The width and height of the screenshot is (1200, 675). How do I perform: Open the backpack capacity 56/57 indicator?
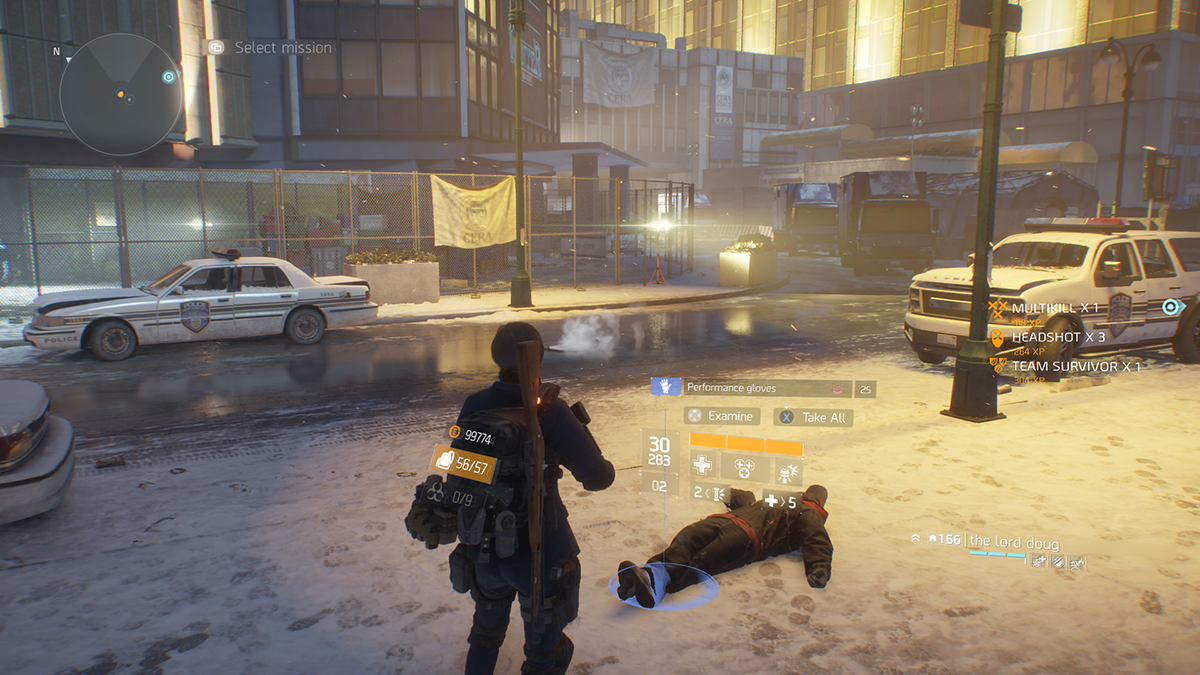tap(465, 463)
